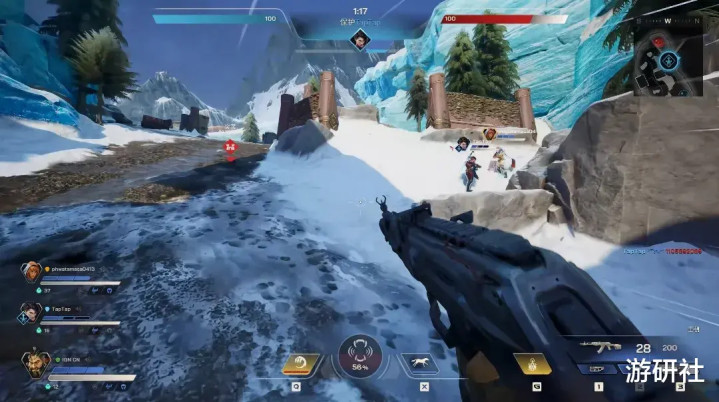Select the IGN CN player portrait
719x402 pixels.
tap(35, 362)
